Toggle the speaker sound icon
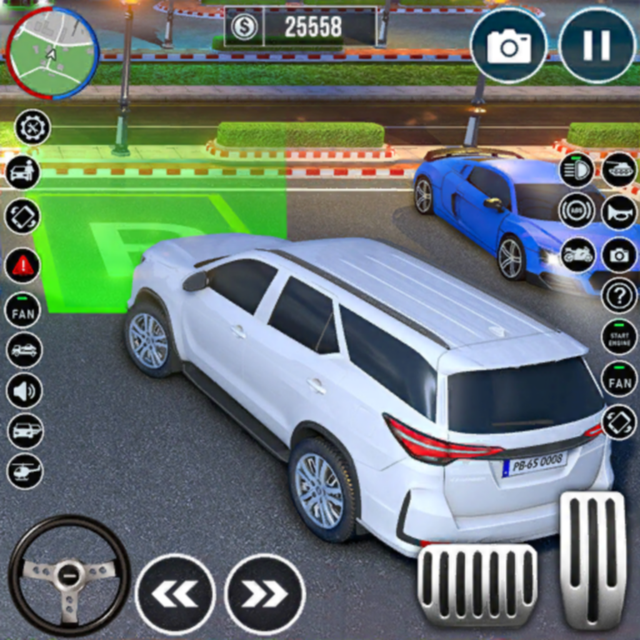 pos(24,389)
